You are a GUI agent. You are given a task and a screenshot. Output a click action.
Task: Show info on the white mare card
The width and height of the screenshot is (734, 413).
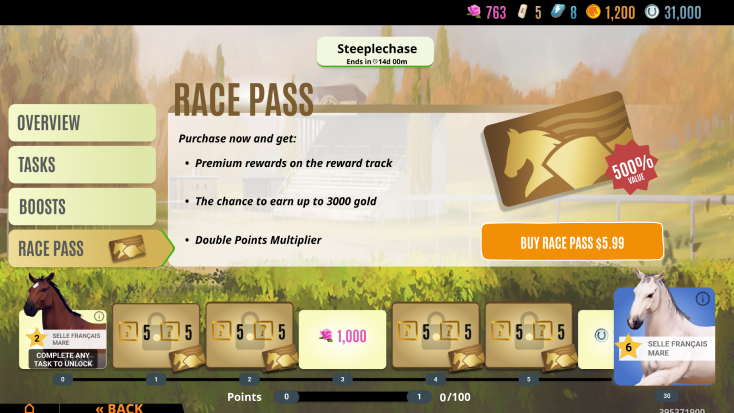[x=702, y=299]
